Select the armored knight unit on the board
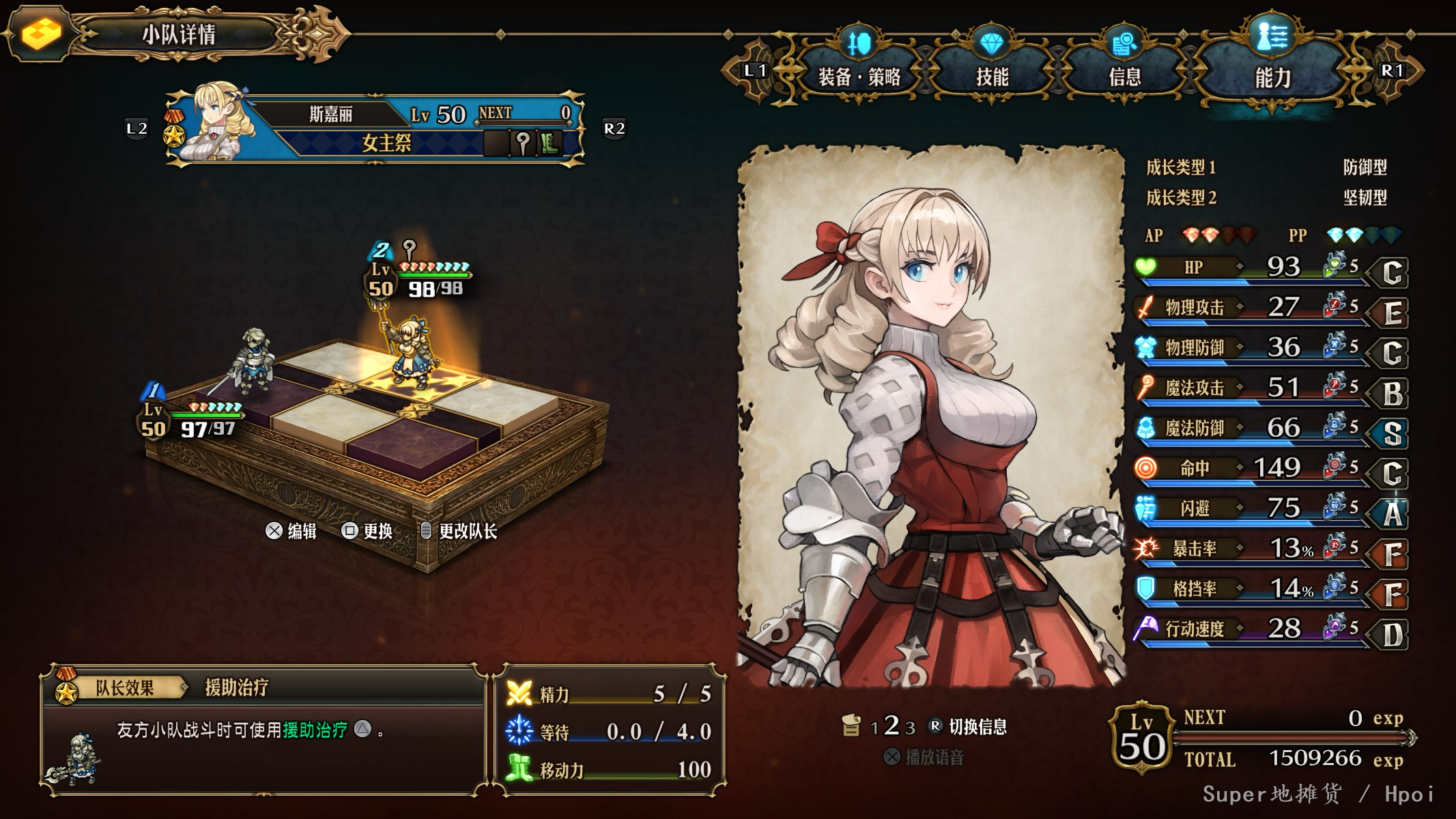Screen dimensions: 1456x819 coord(253,363)
